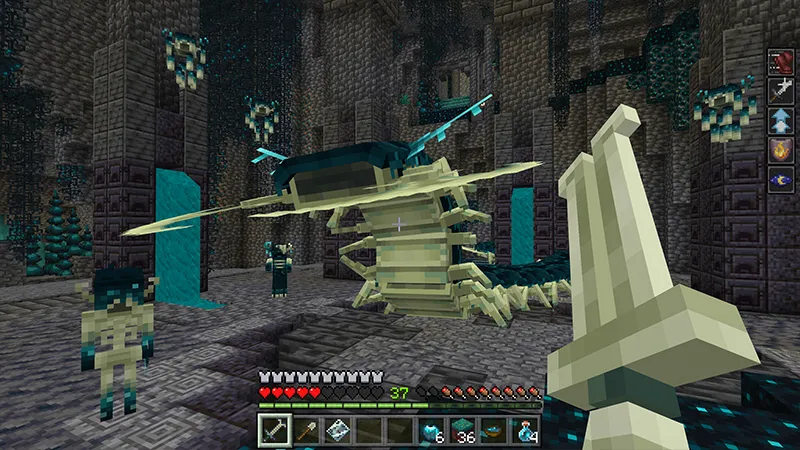
Task: Select the stack of 6 diamond items
Action: click(x=432, y=429)
